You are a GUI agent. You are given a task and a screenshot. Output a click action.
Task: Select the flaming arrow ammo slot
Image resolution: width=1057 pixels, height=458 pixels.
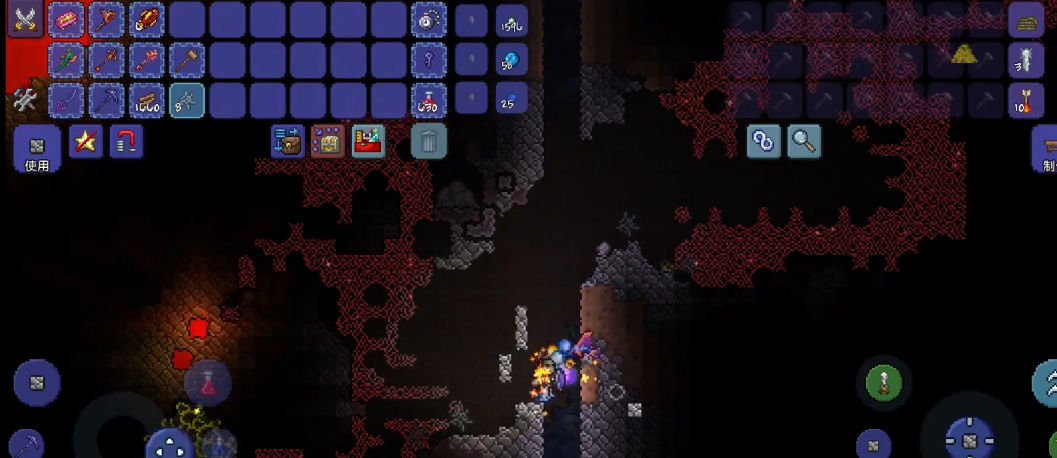click(1026, 101)
